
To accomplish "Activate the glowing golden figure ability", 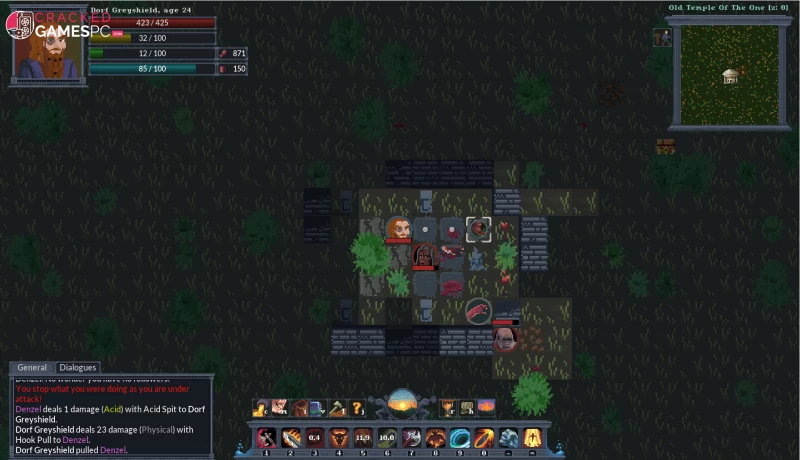I will [x=532, y=437].
